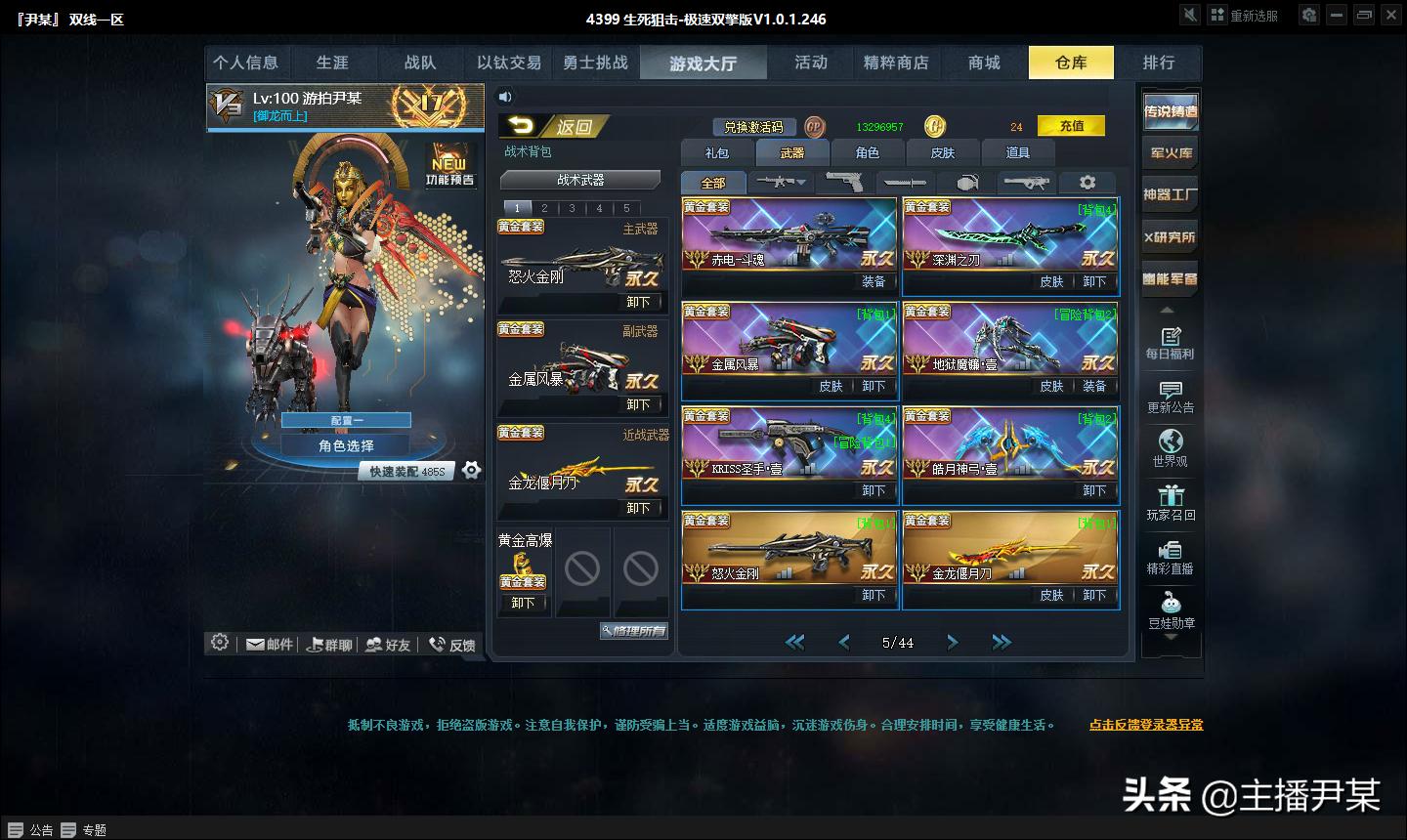Viewport: 1407px width, 840px height.
Task: Switch to backpack slot 3 tab
Action: click(571, 208)
